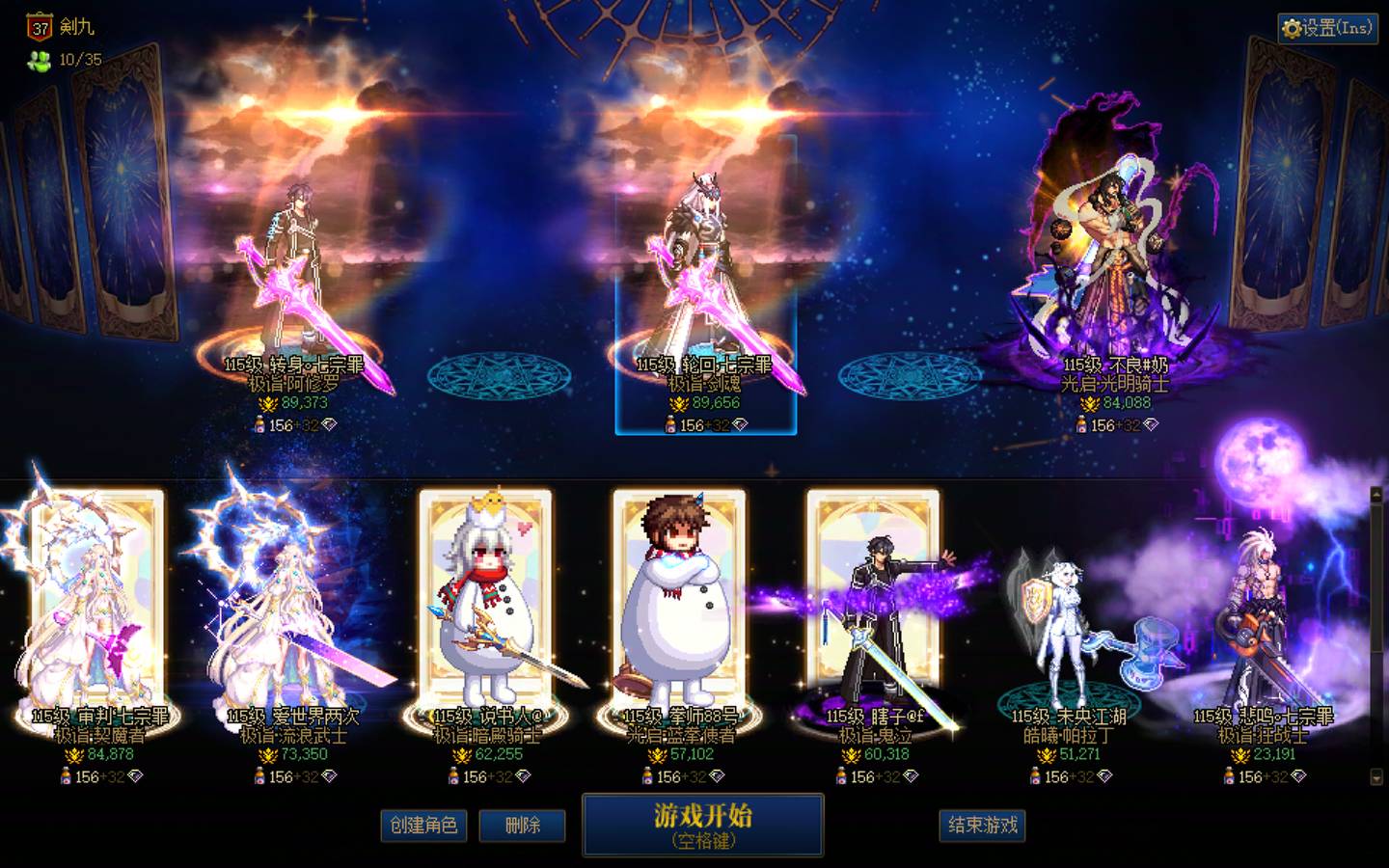Click 结束游戏 to quit the game

click(983, 827)
